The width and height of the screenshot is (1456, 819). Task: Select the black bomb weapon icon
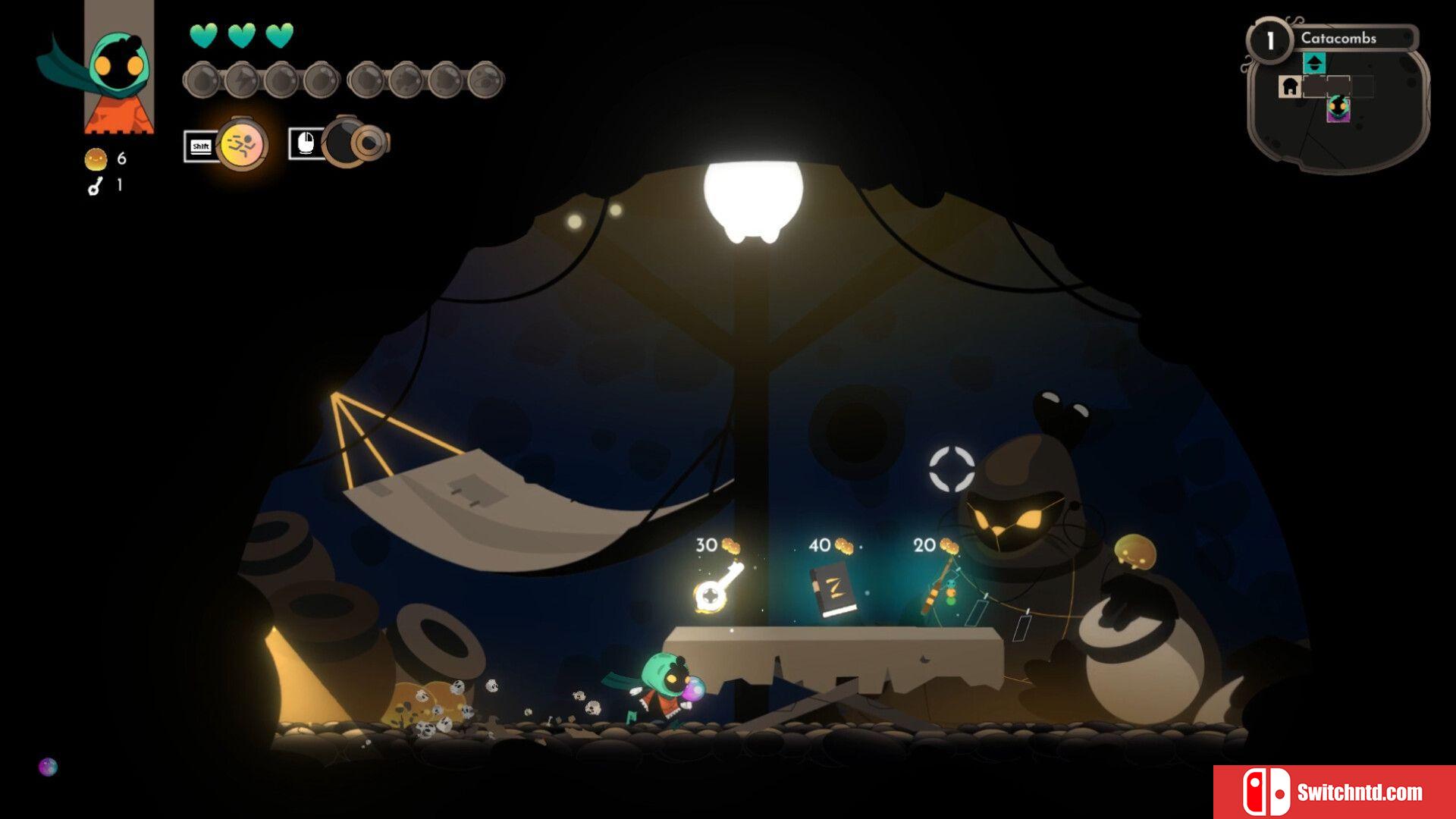[x=350, y=143]
